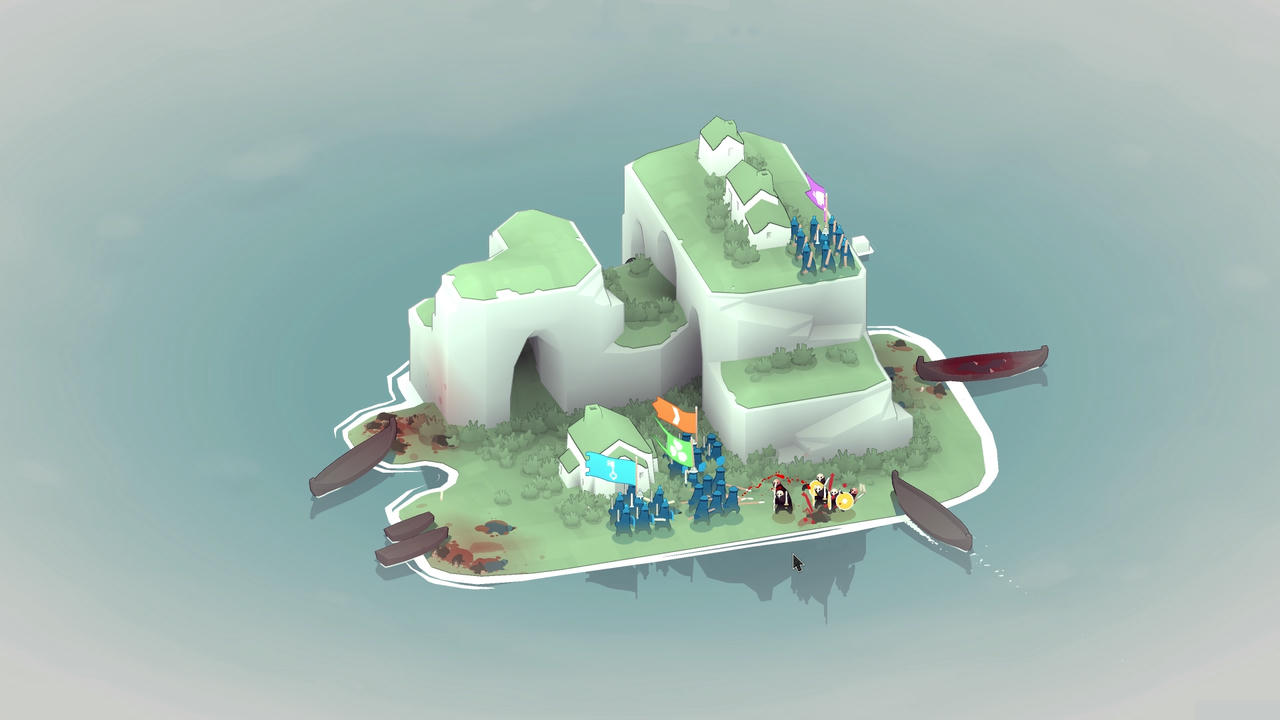Image resolution: width=1280 pixels, height=720 pixels.
Task: Select the orange banner squad
Action: 675,413
